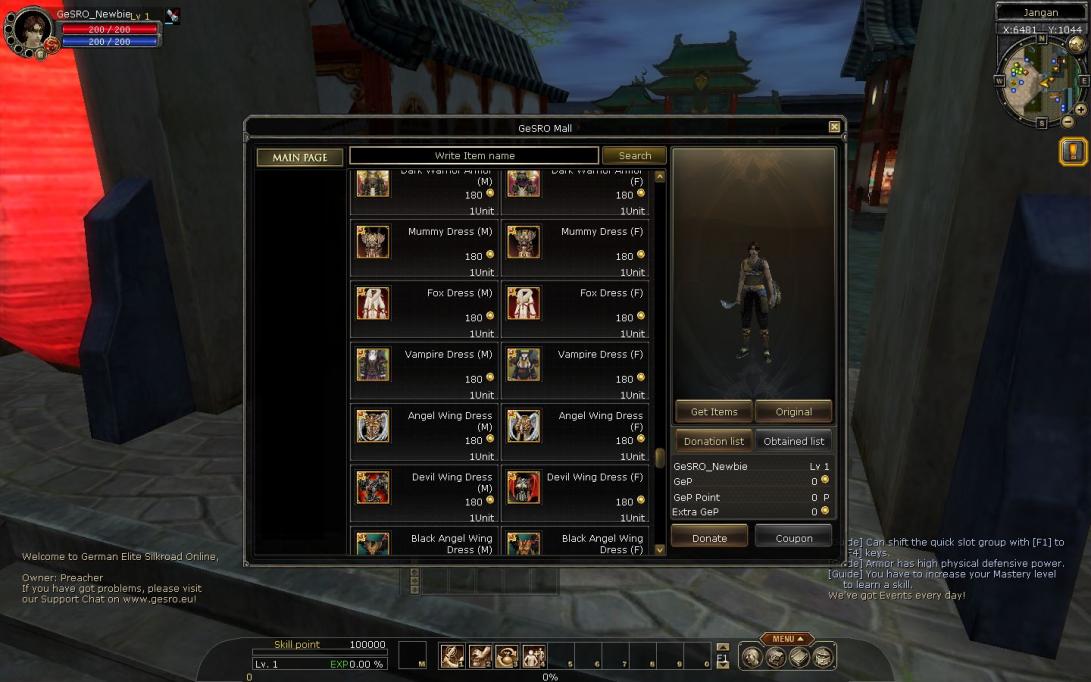Click the Write Item name search field
1091x682 pixels.
[474, 156]
